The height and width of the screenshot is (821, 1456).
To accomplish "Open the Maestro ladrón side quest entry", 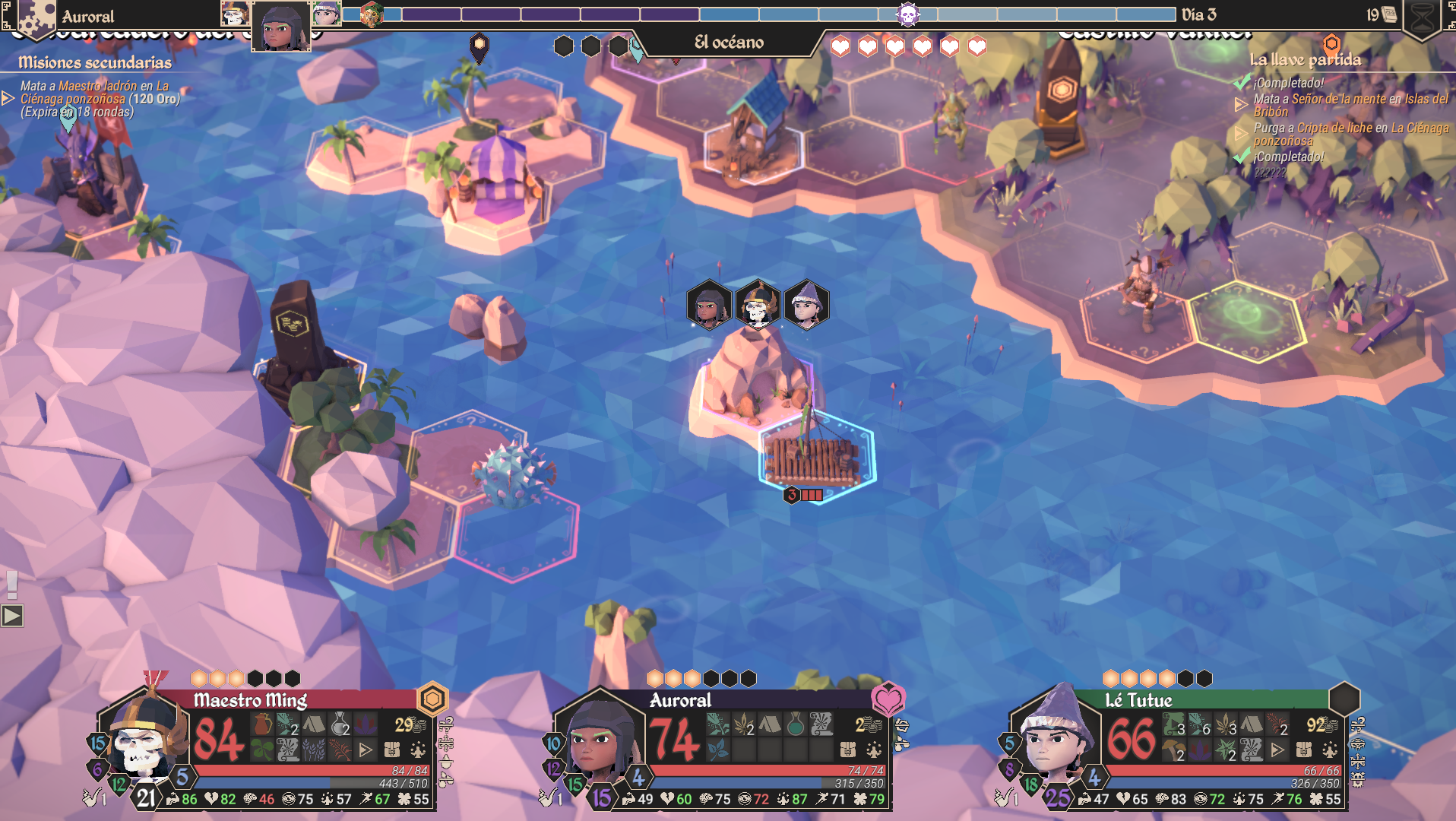I will point(99,99).
